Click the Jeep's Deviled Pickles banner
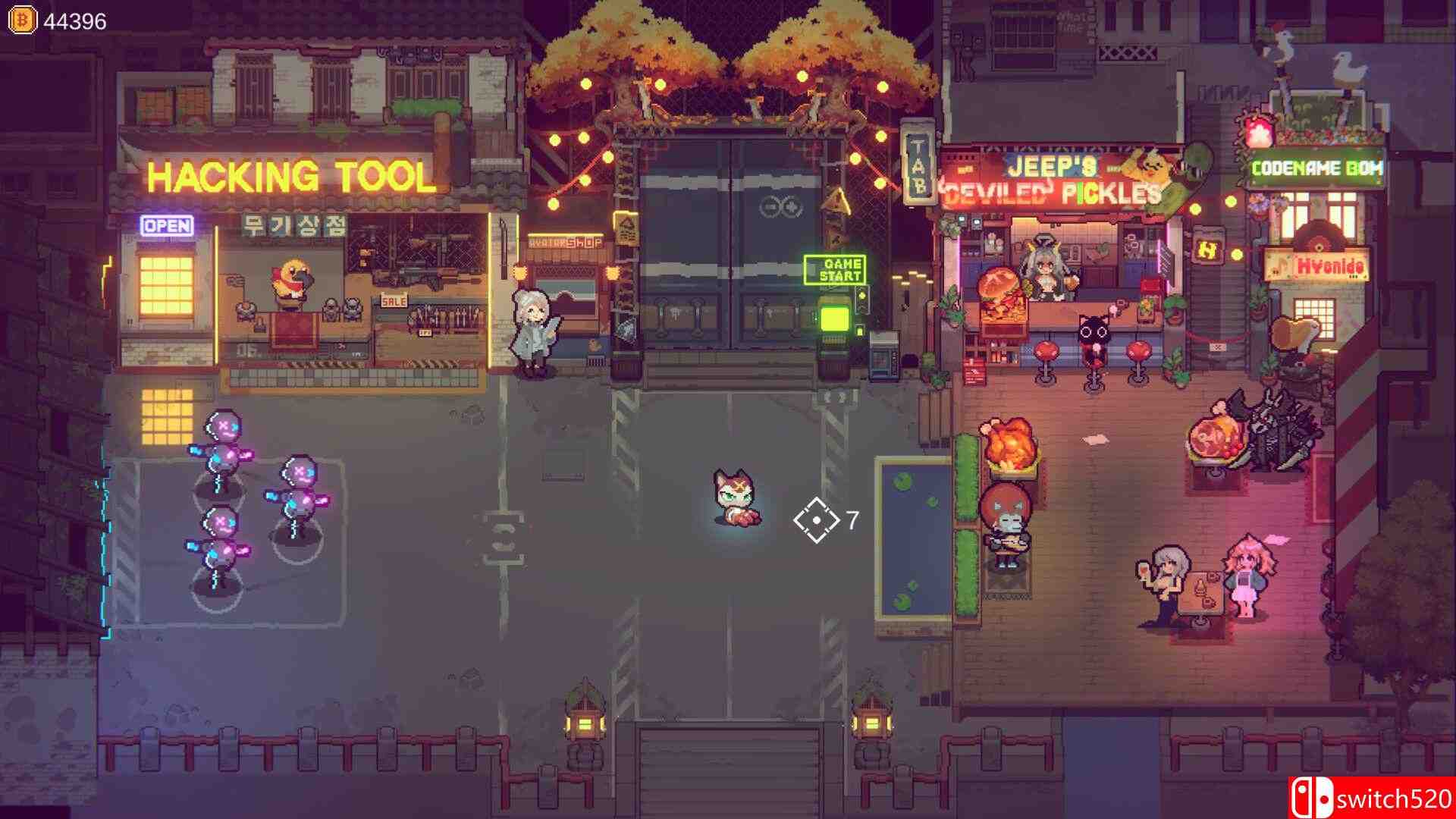This screenshot has height=819, width=1456. pyautogui.click(x=1054, y=178)
